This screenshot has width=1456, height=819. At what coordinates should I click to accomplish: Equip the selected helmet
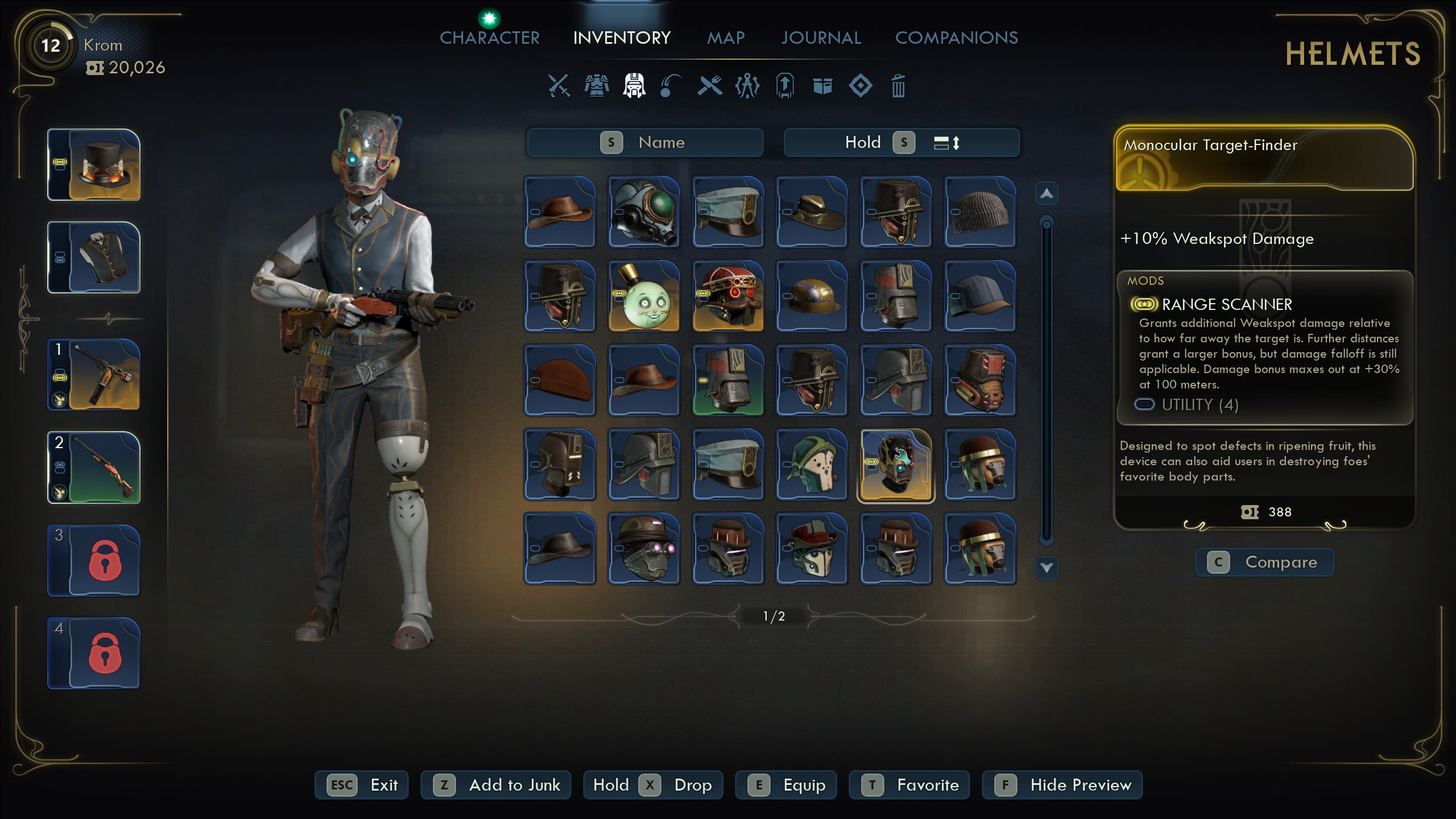(786, 785)
